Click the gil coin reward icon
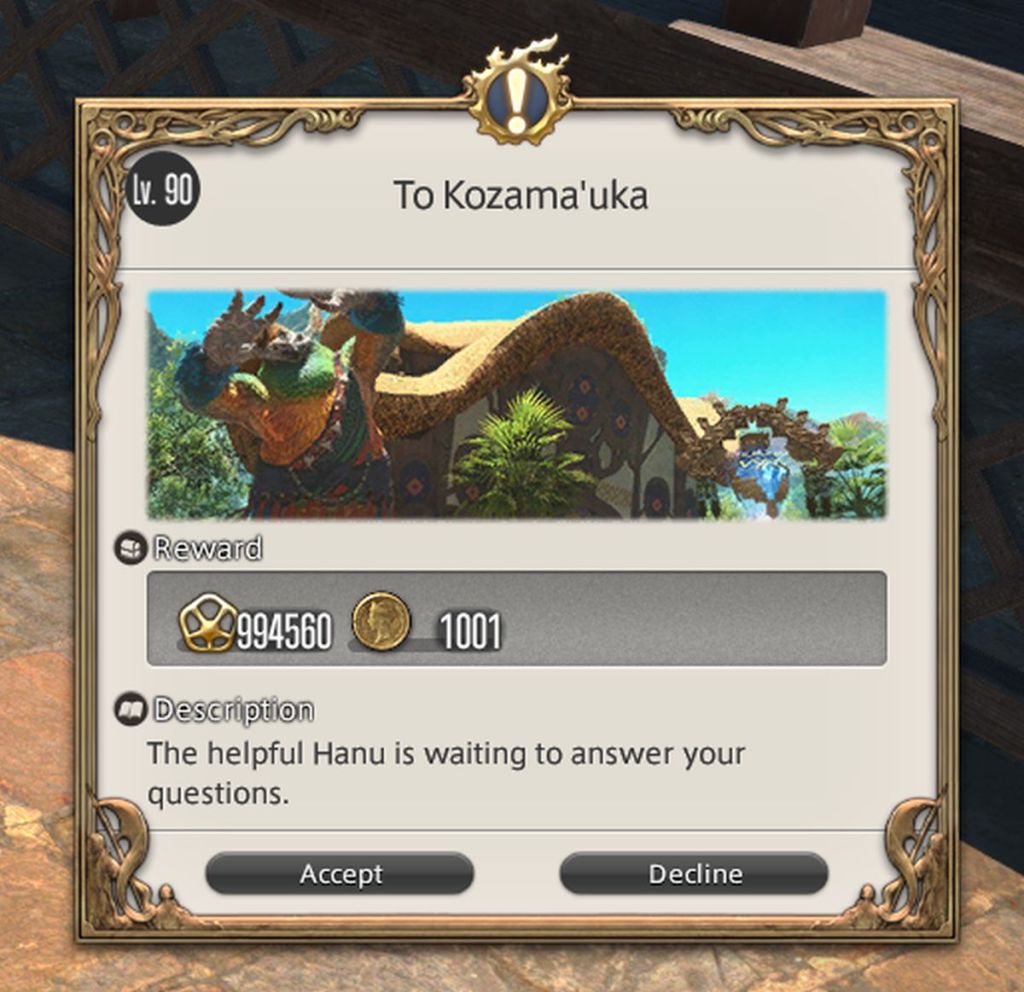Screen dimensions: 1024x992 click(x=381, y=620)
